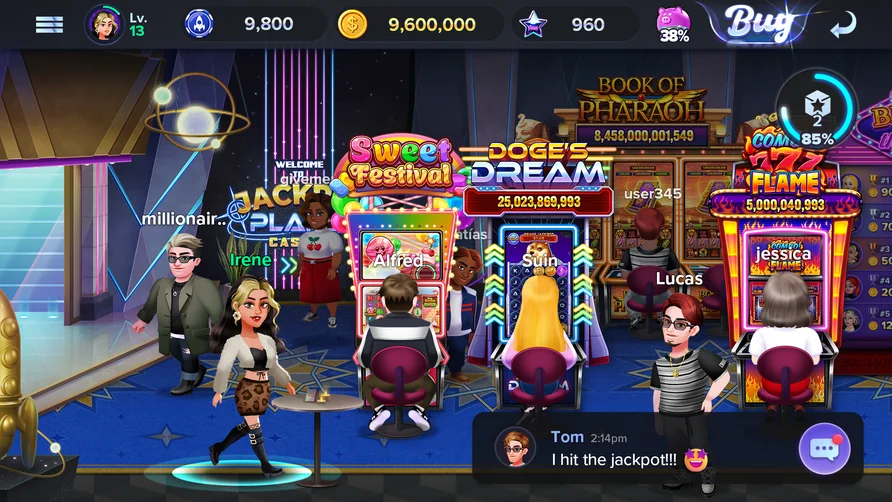Open the hamburger menu
Image resolution: width=892 pixels, height=502 pixels.
point(49,24)
